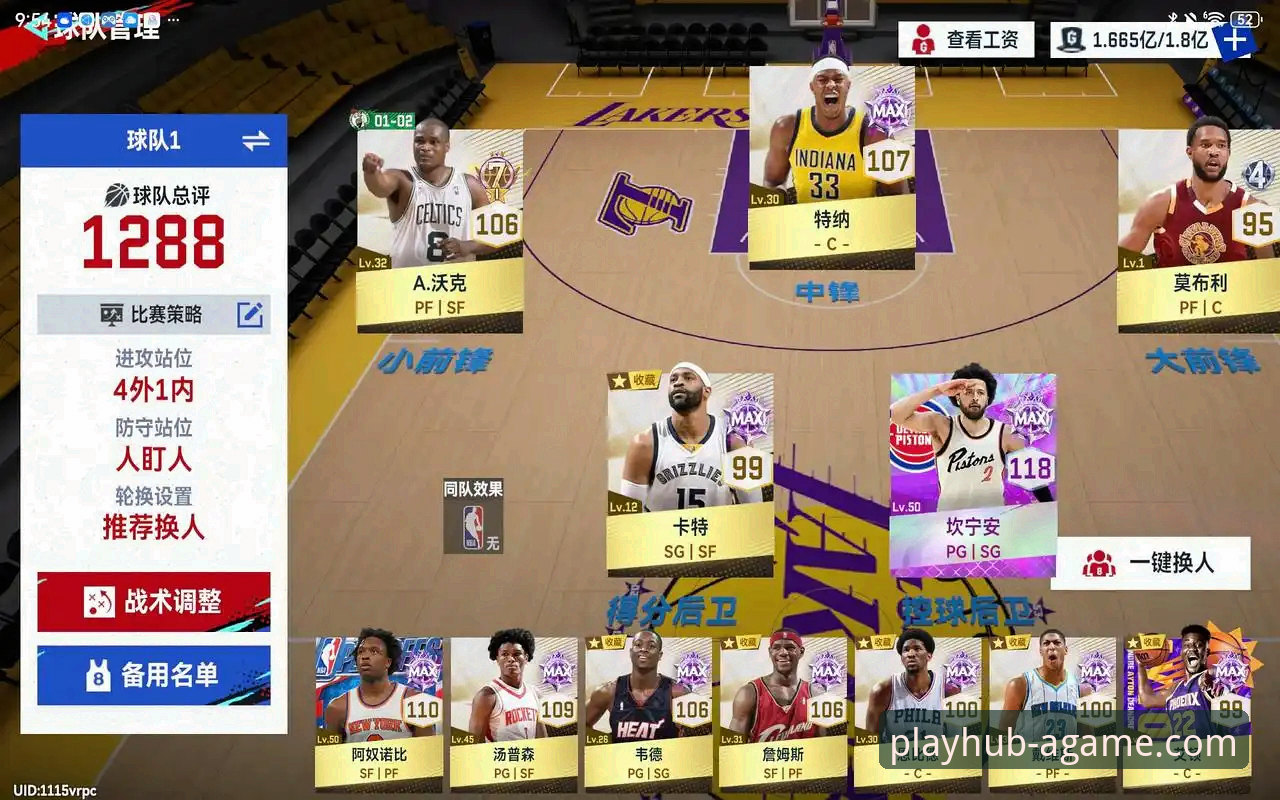
Task: Edit the 比赛策略 match strategy
Action: pos(249,315)
